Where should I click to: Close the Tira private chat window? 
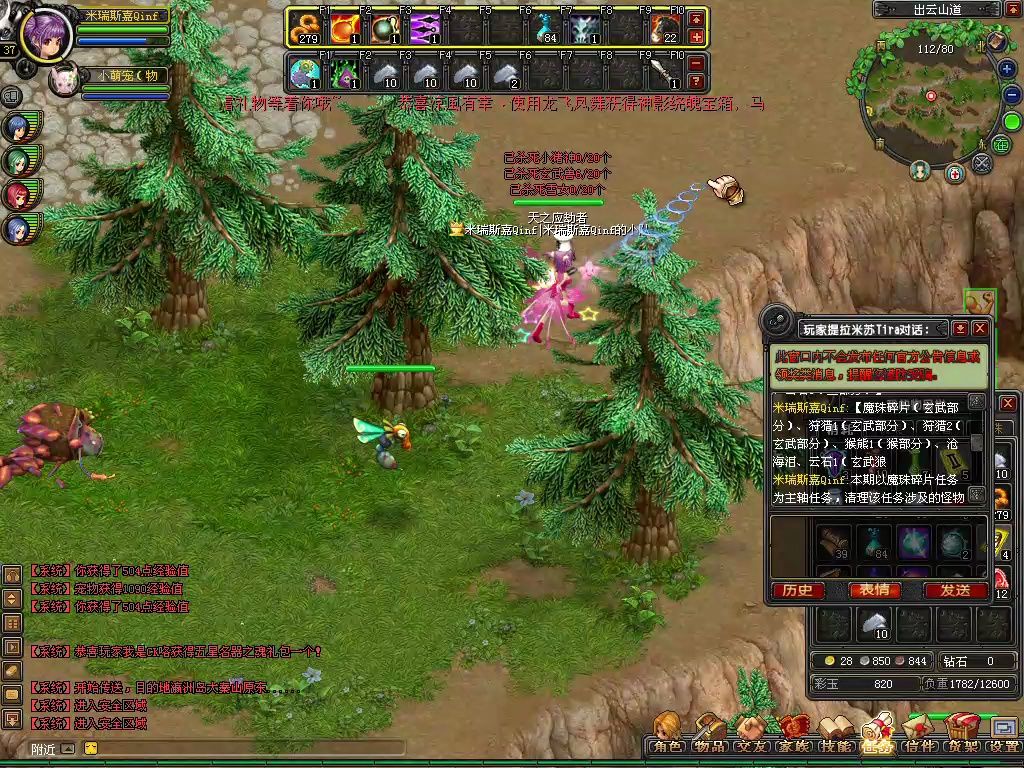980,328
